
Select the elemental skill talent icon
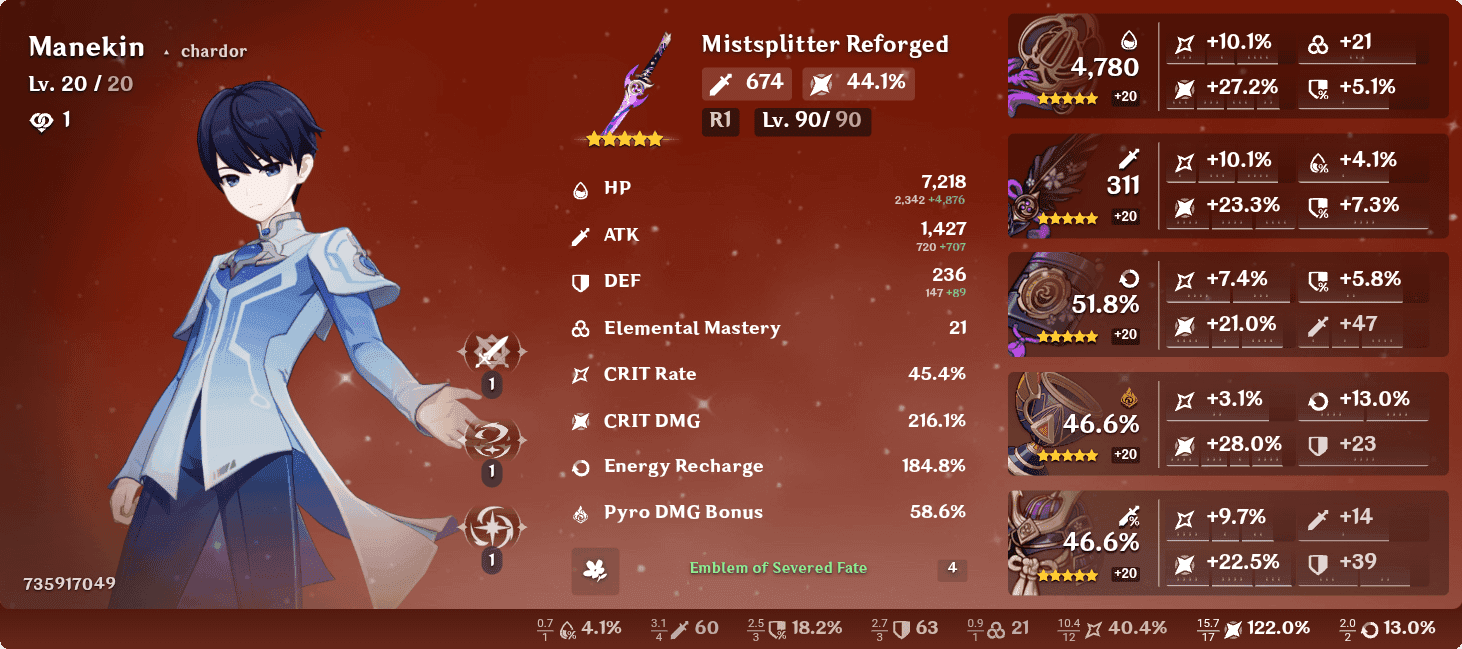click(491, 439)
